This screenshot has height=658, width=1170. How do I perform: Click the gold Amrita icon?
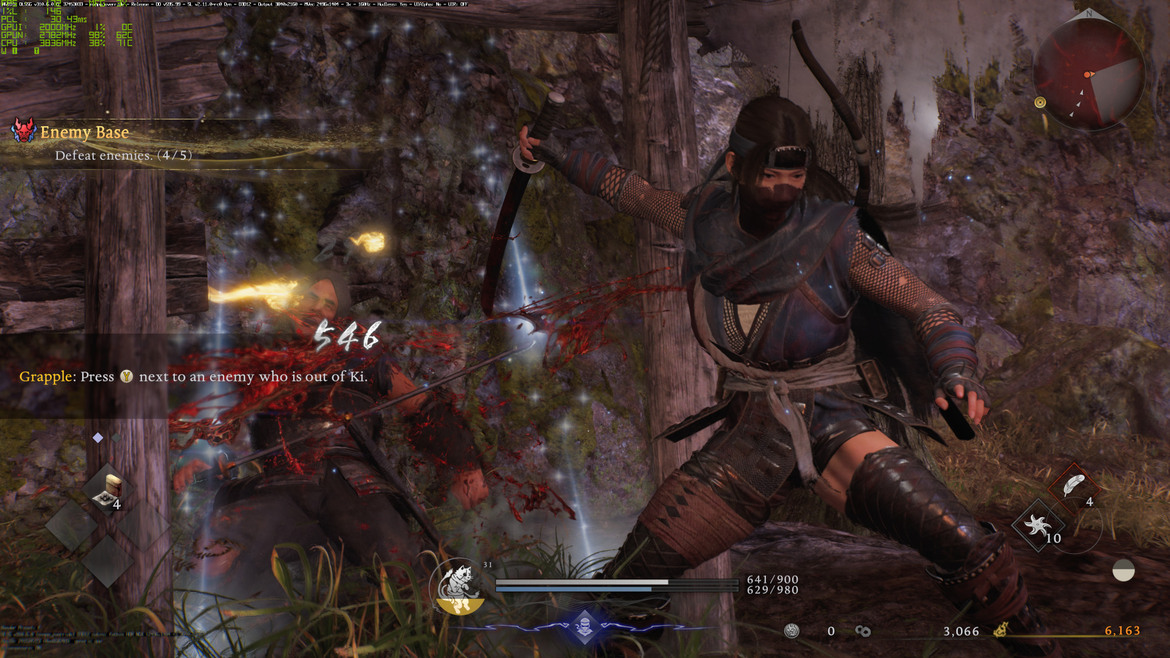(1001, 631)
